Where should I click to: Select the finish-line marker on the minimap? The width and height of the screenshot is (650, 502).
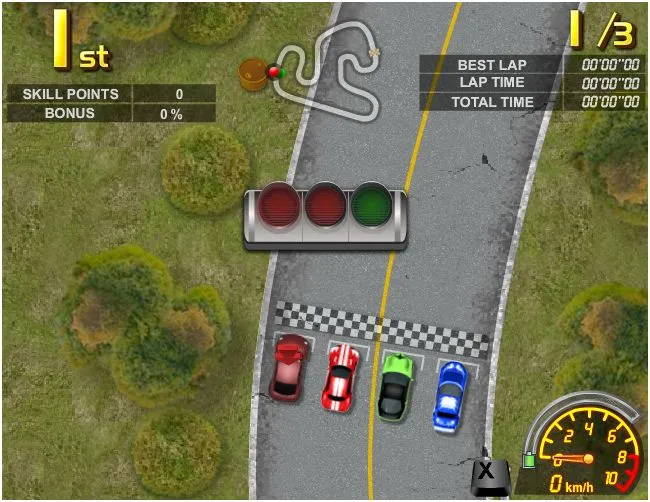(x=375, y=52)
